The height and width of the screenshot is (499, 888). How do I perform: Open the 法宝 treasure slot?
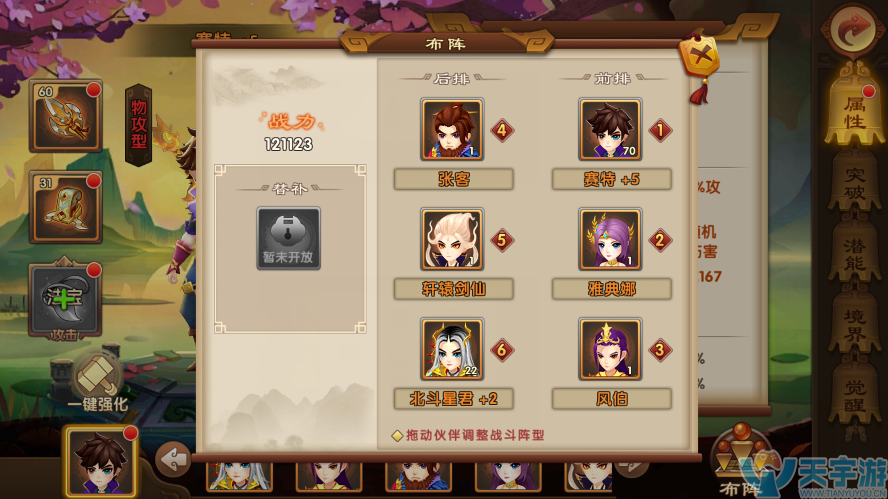click(65, 299)
